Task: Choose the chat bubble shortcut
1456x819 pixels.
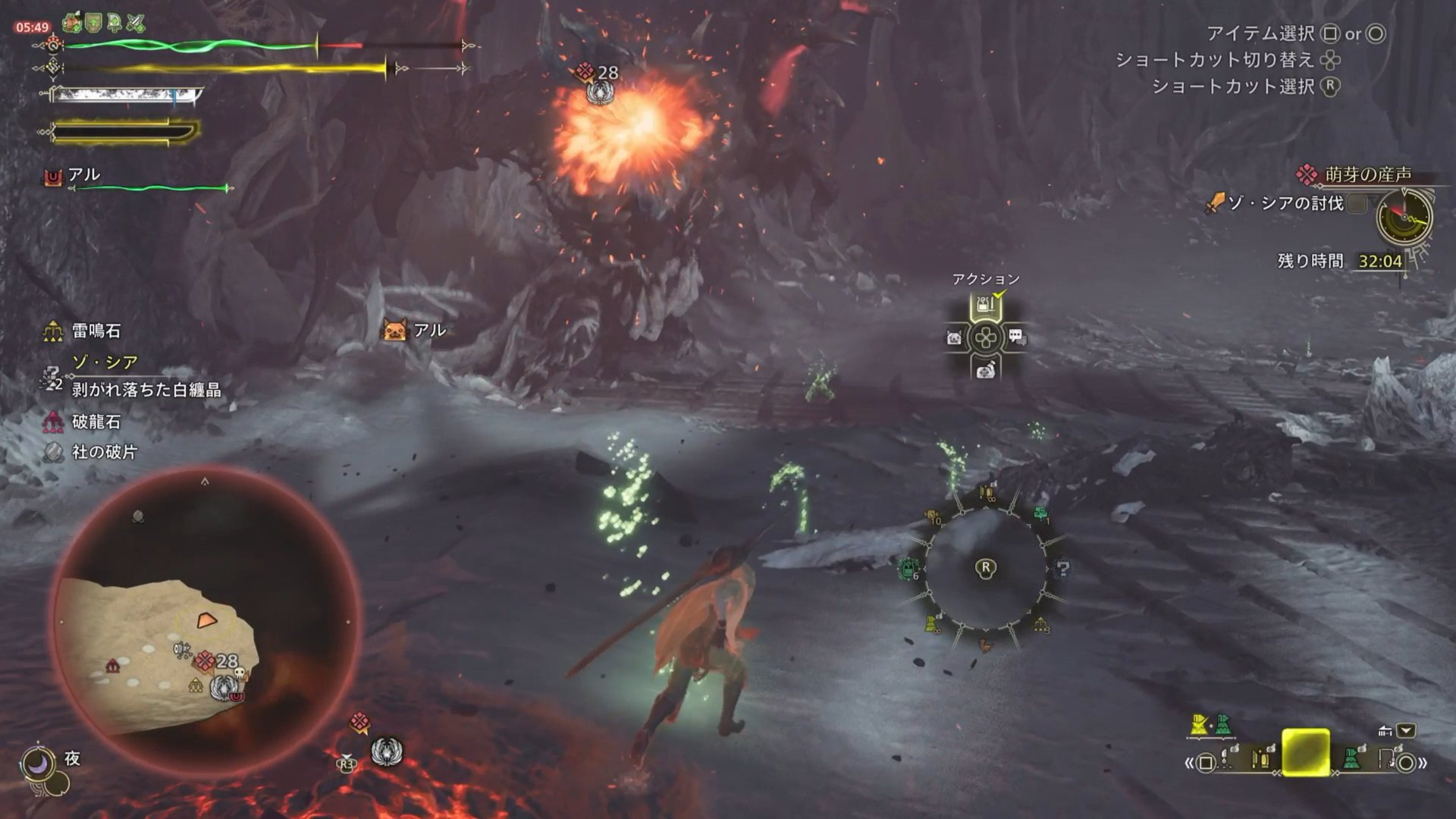Action: pos(1016,337)
